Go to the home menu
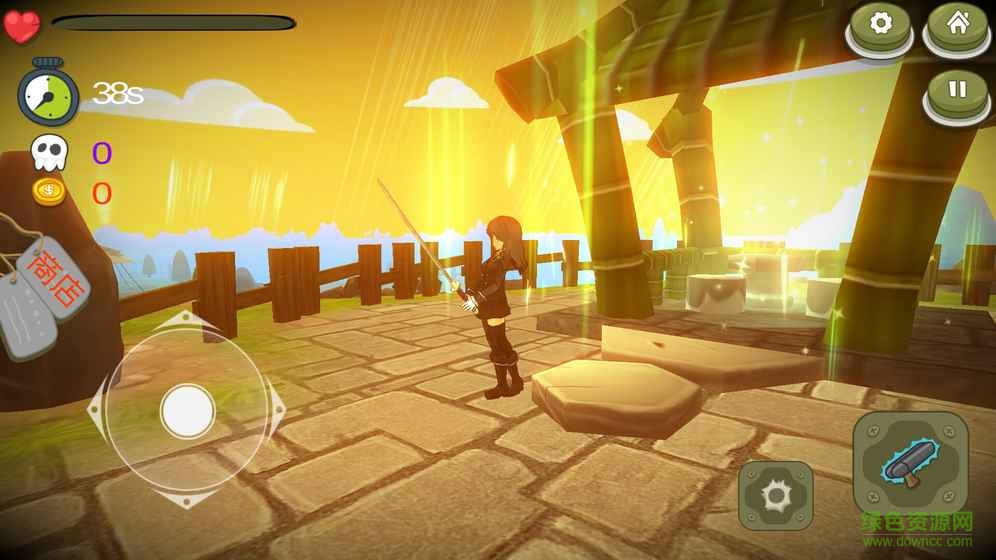Screen dimensions: 996x560 click(x=957, y=26)
